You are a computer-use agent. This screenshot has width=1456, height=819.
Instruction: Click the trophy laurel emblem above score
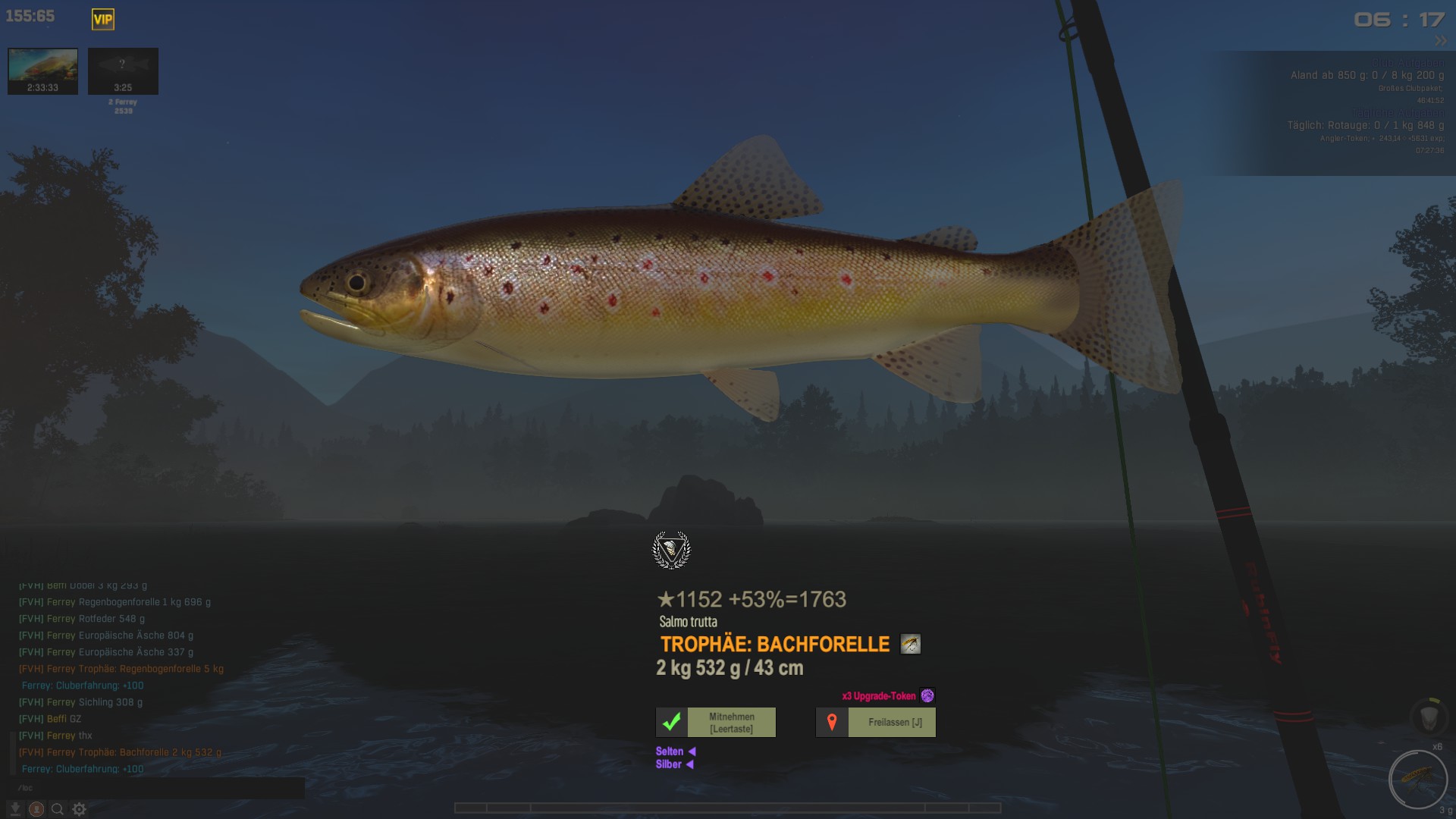tap(671, 550)
